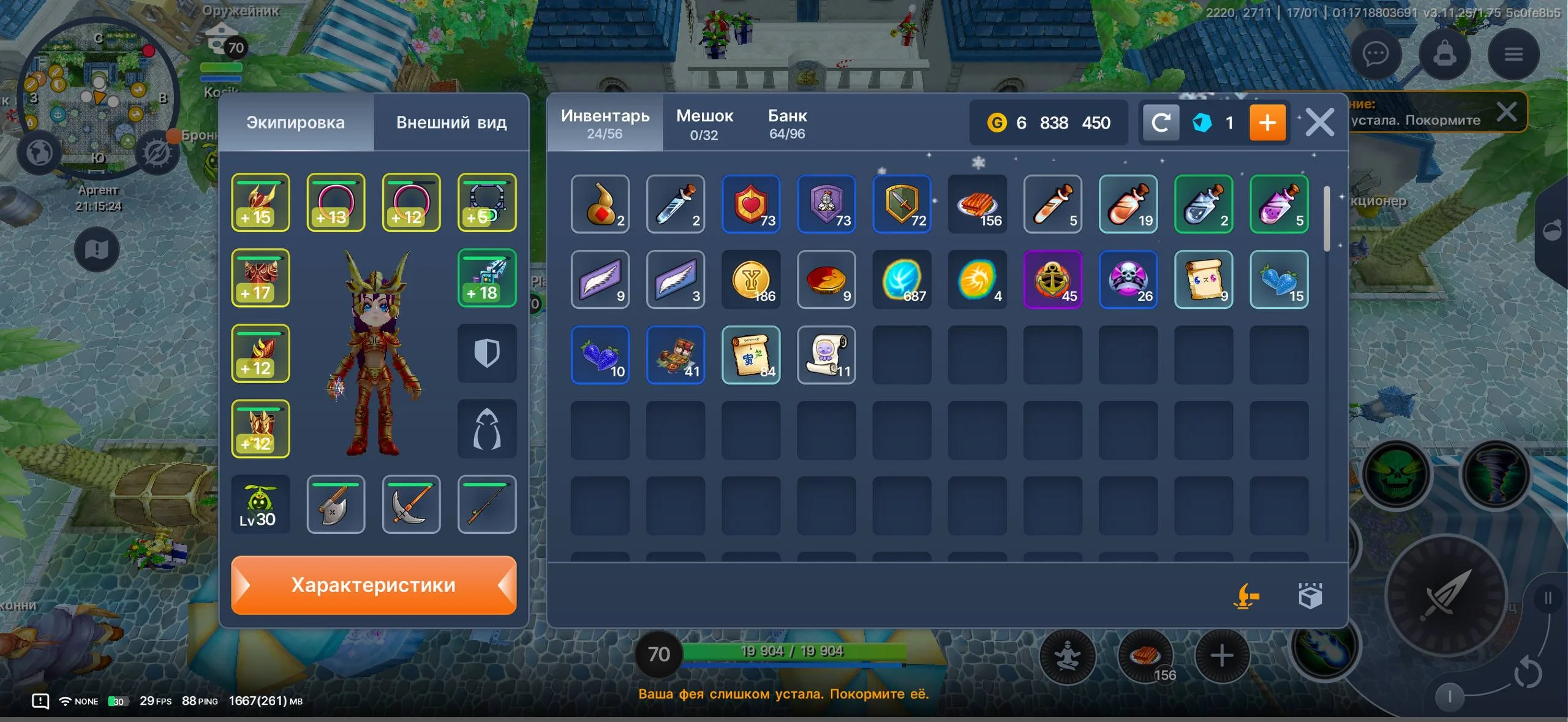Image resolution: width=1568 pixels, height=722 pixels.
Task: Click the gold Y coin stack
Action: 751,279
